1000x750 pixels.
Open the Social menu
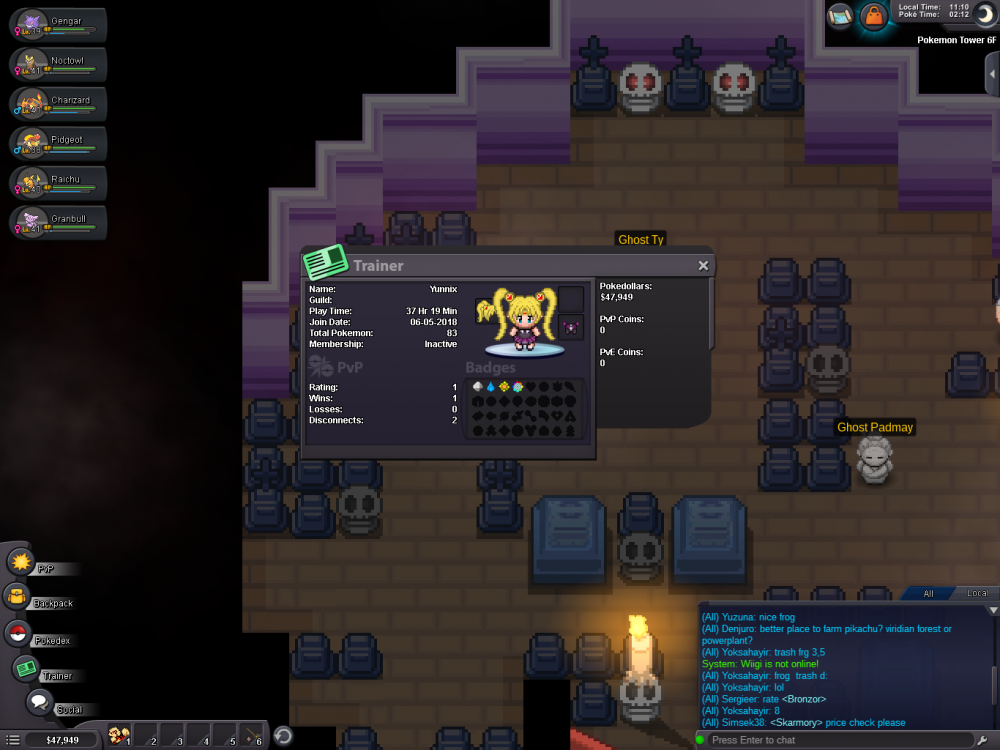click(x=39, y=703)
